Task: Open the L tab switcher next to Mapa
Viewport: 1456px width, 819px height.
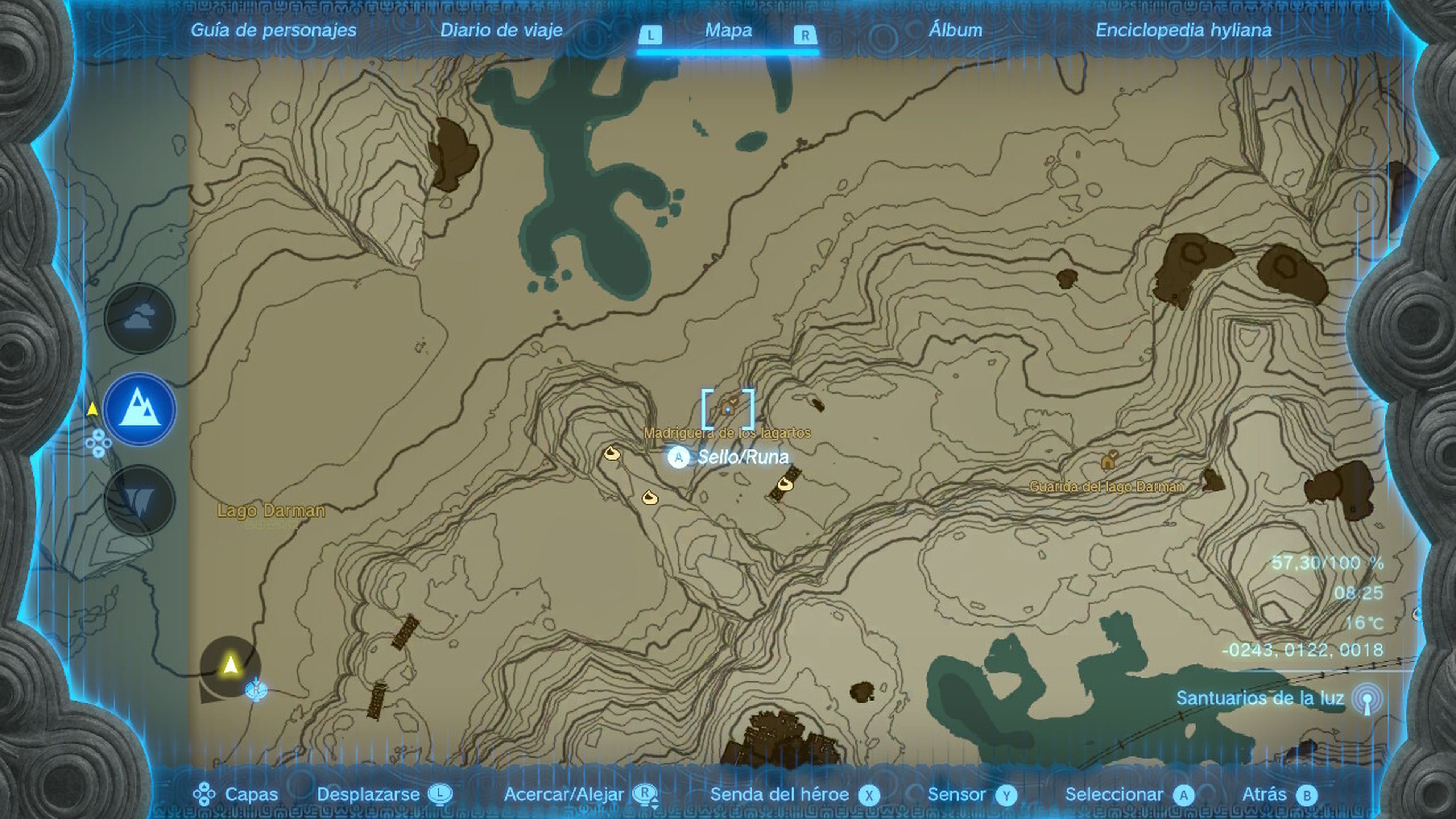Action: click(x=652, y=36)
